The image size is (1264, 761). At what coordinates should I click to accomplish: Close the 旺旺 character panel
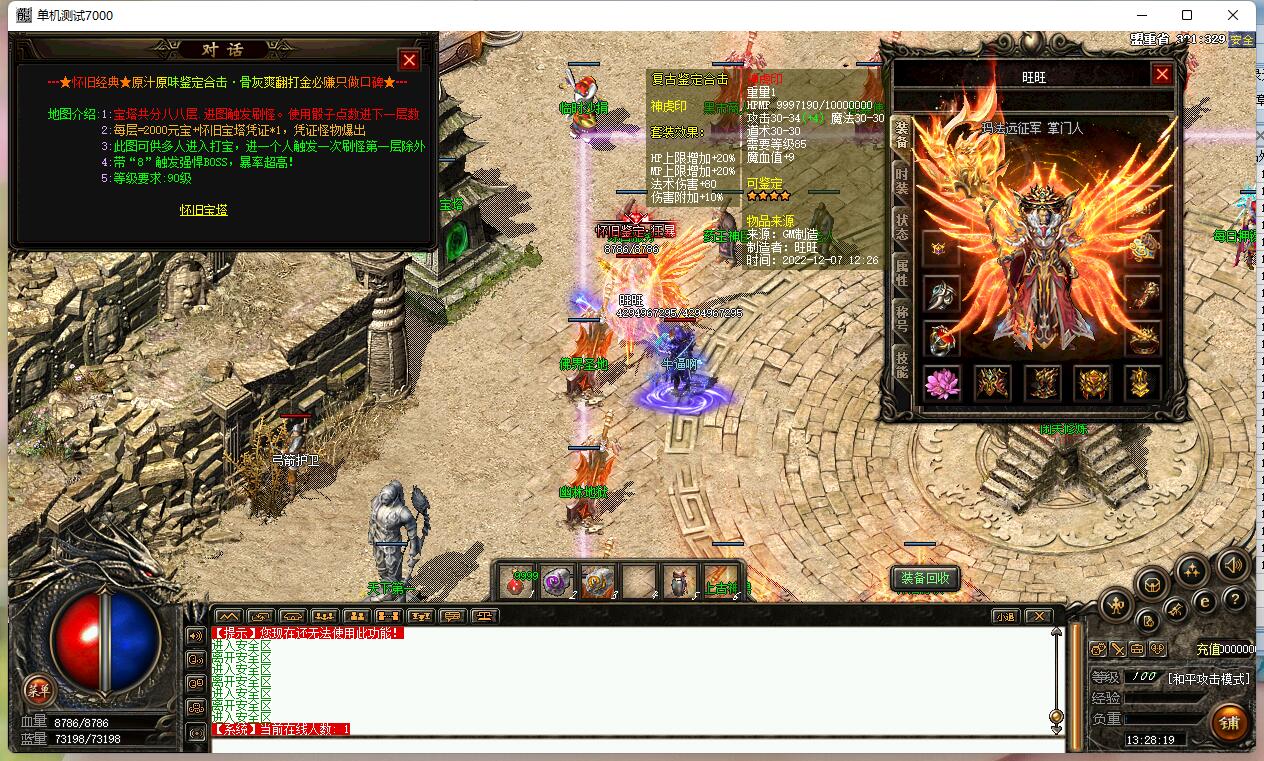(x=1161, y=74)
